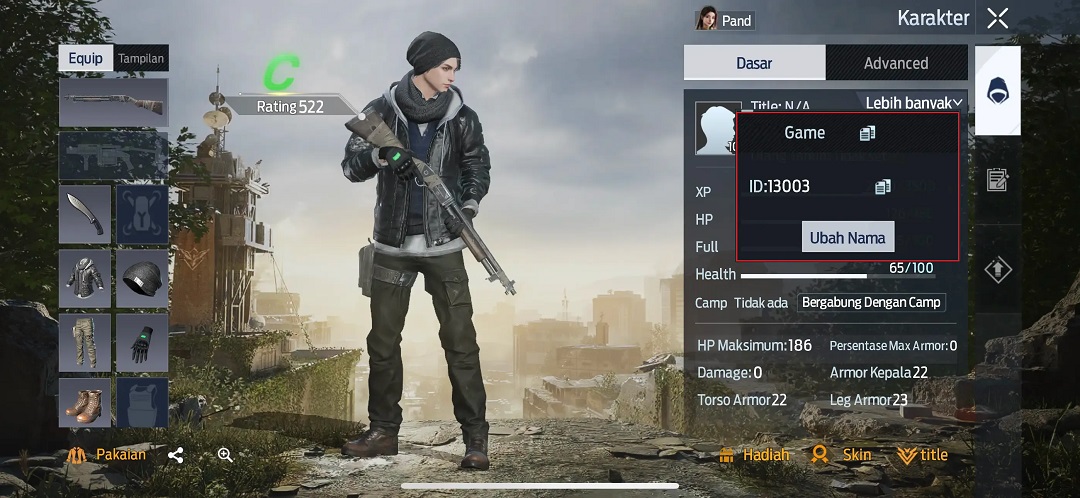Open the Tampilan tab
This screenshot has width=1080, height=498.
pyautogui.click(x=141, y=58)
